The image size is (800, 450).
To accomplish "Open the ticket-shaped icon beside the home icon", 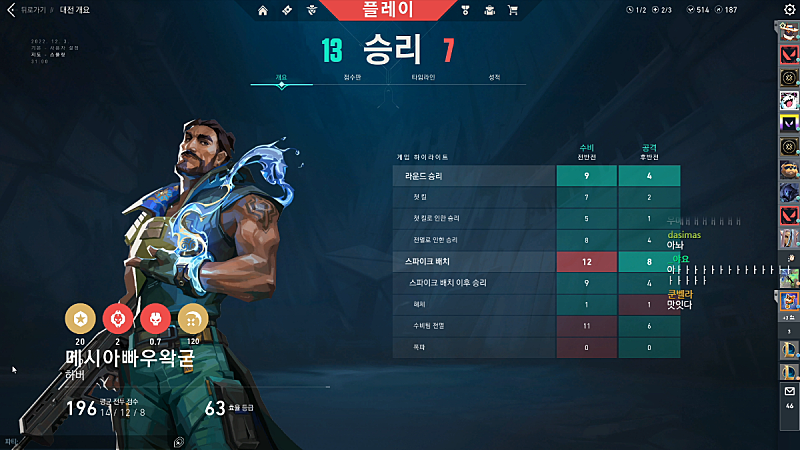I will (x=286, y=10).
